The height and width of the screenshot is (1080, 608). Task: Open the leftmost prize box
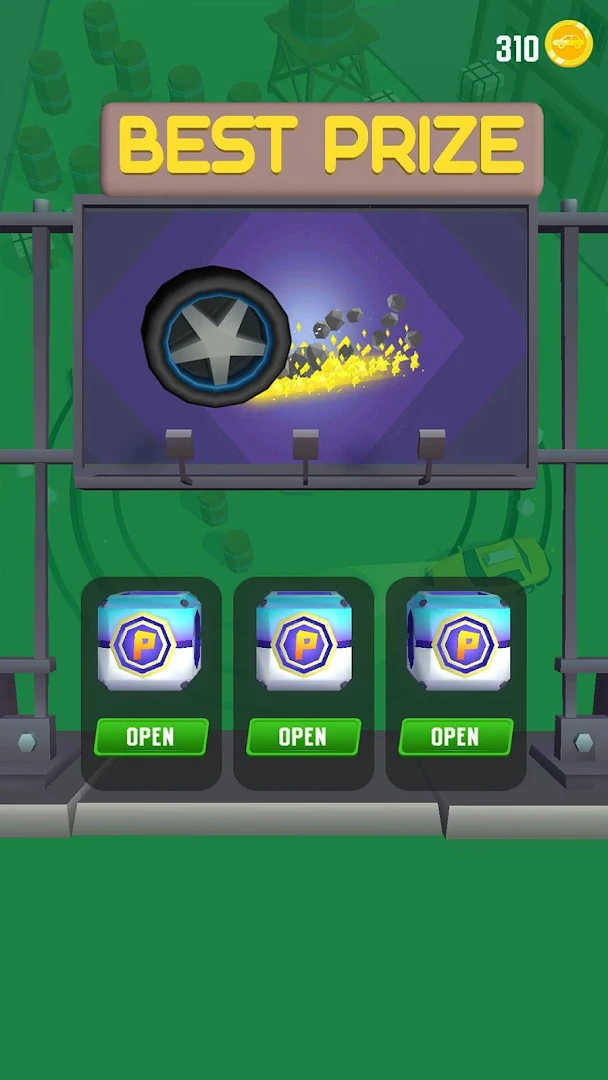coord(151,737)
